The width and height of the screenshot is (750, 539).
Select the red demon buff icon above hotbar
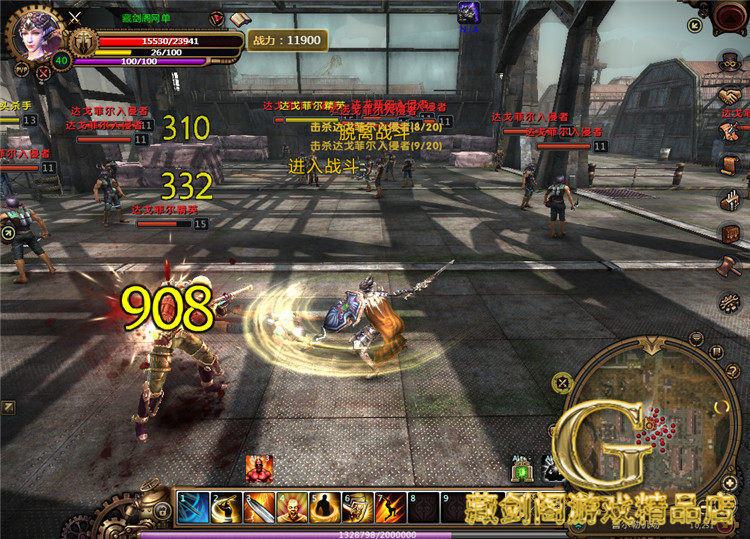[259, 469]
